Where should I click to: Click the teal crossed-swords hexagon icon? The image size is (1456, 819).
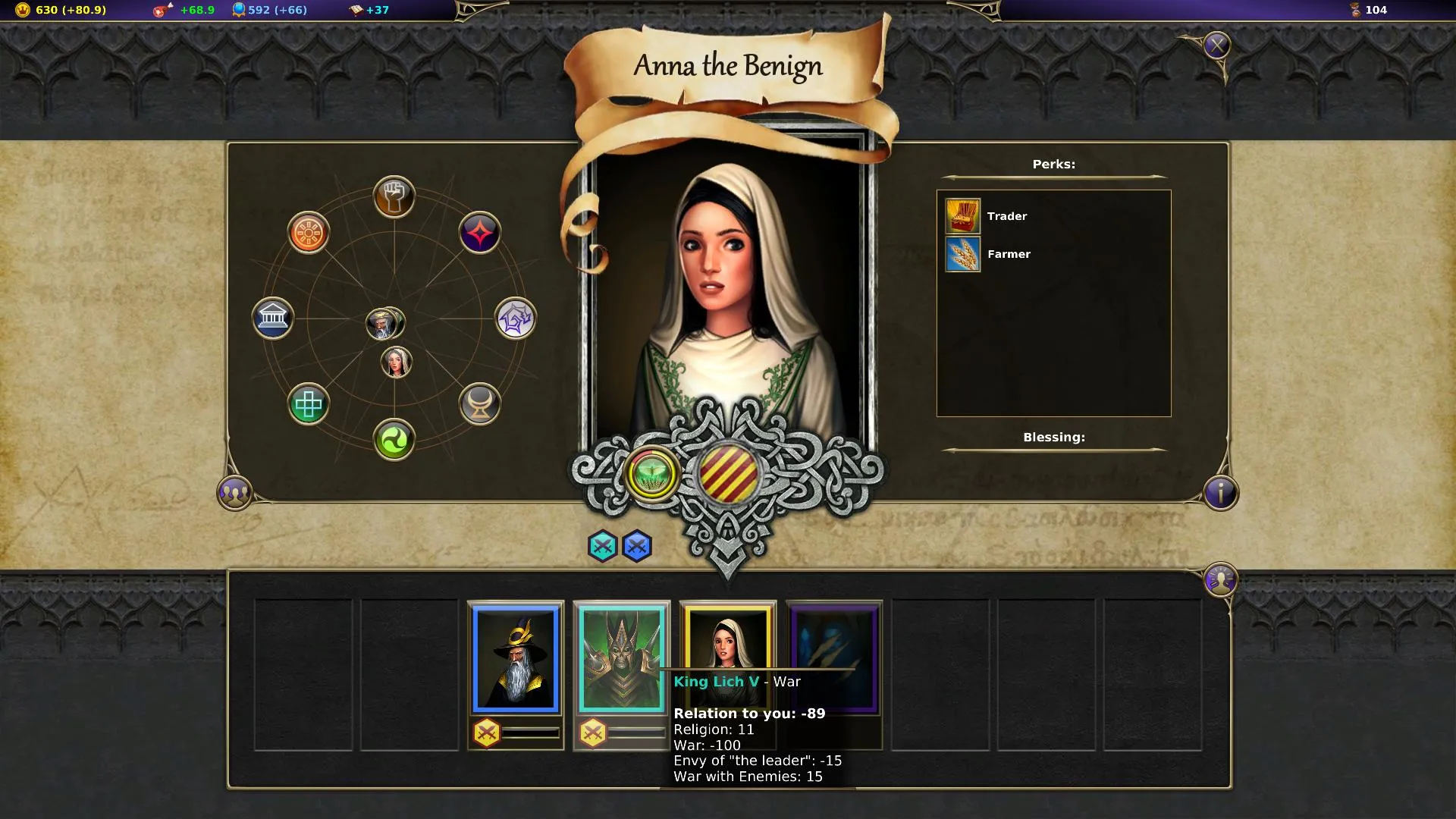pyautogui.click(x=602, y=546)
